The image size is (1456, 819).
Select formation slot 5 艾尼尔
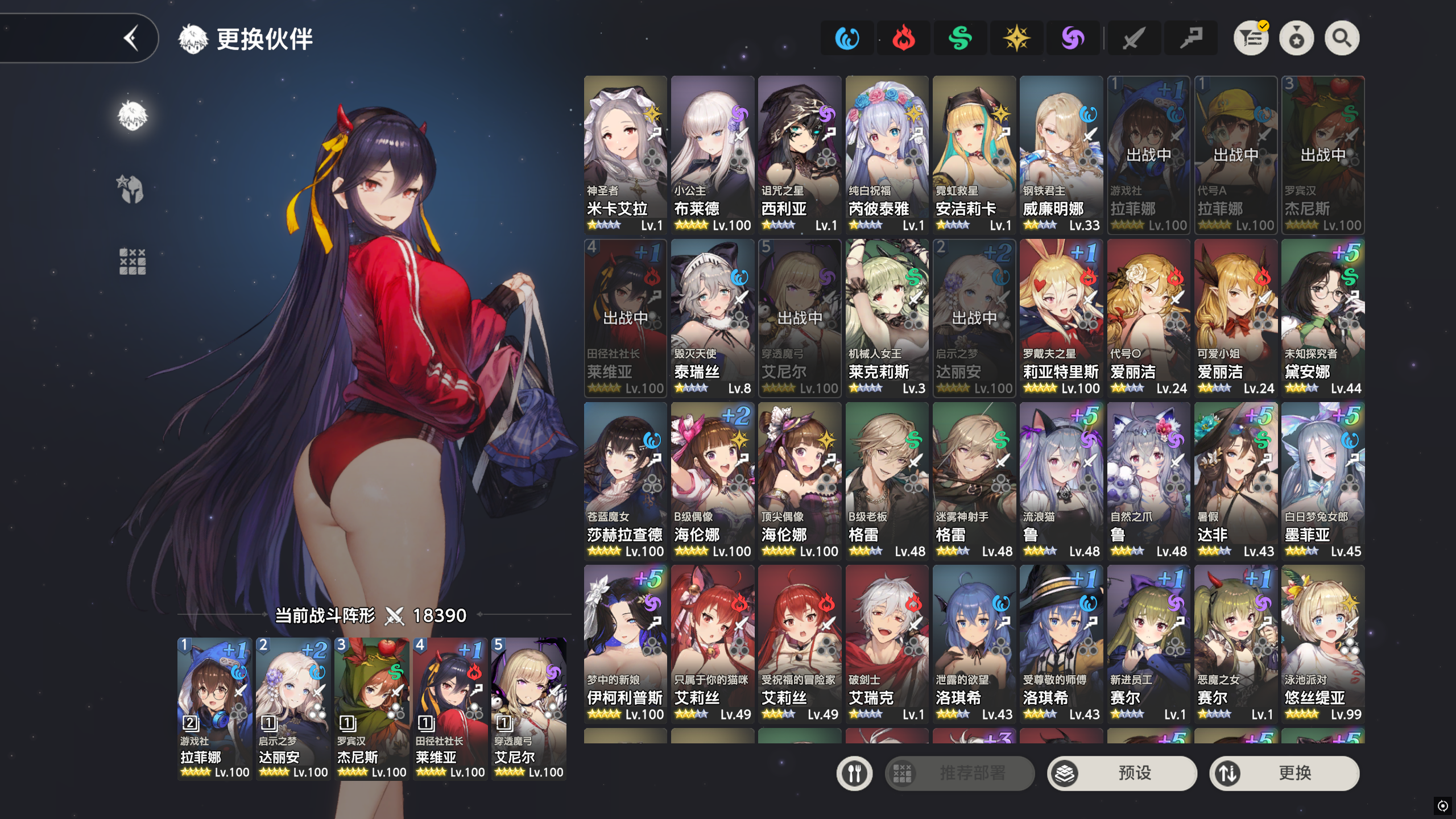click(528, 708)
